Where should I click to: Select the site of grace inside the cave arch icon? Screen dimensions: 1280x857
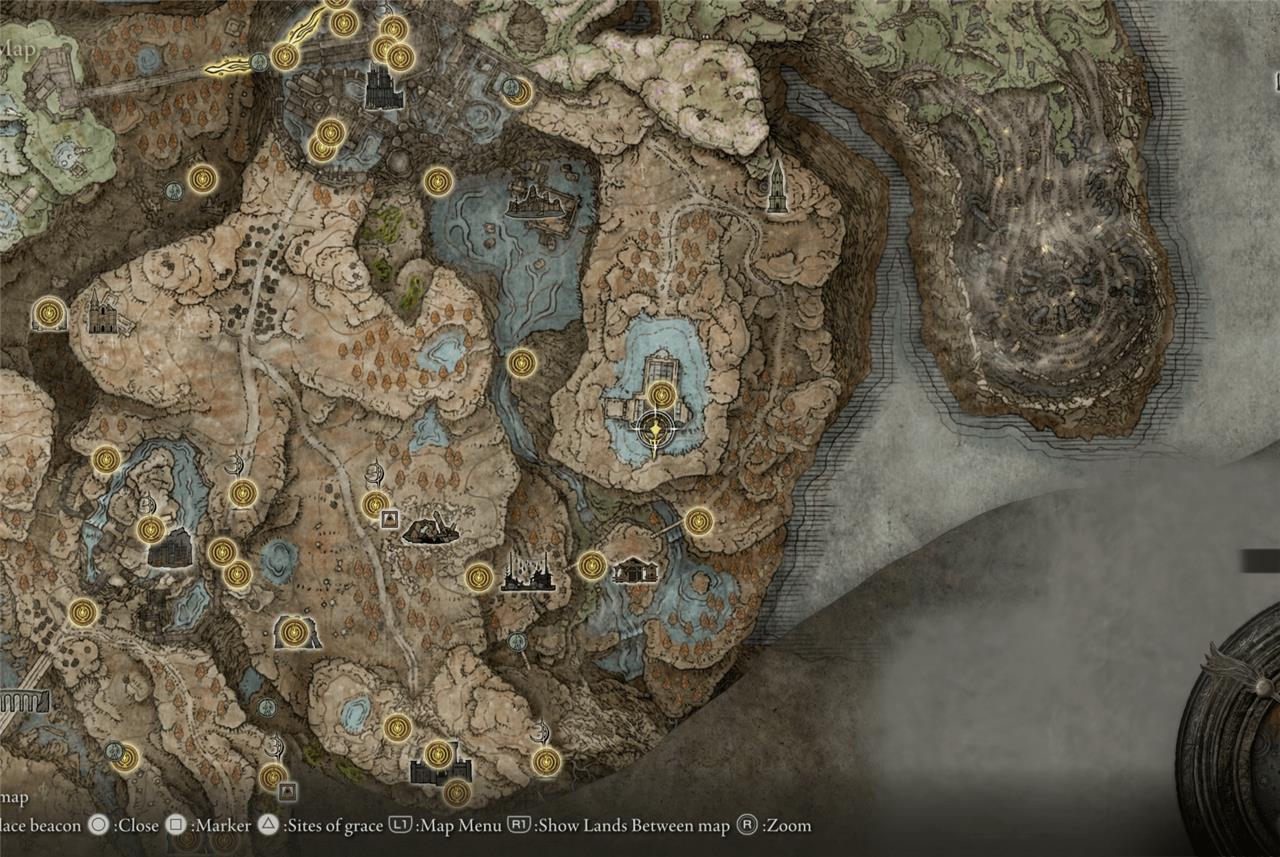pos(293,632)
